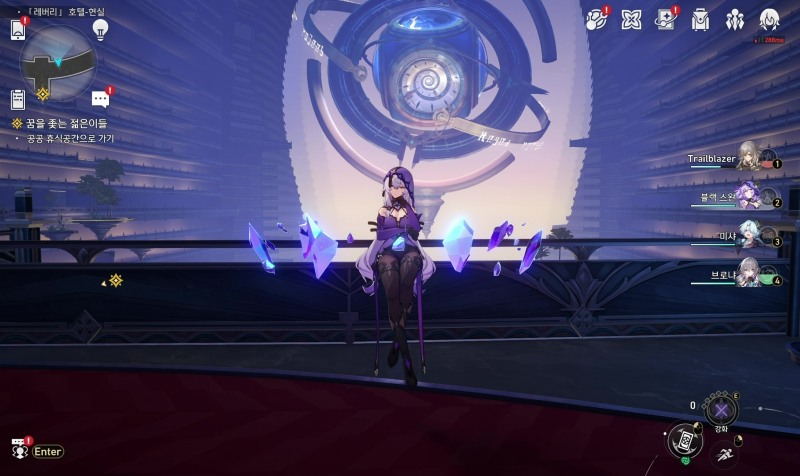Open the team setup icon
The width and height of the screenshot is (800, 476).
tap(735, 19)
